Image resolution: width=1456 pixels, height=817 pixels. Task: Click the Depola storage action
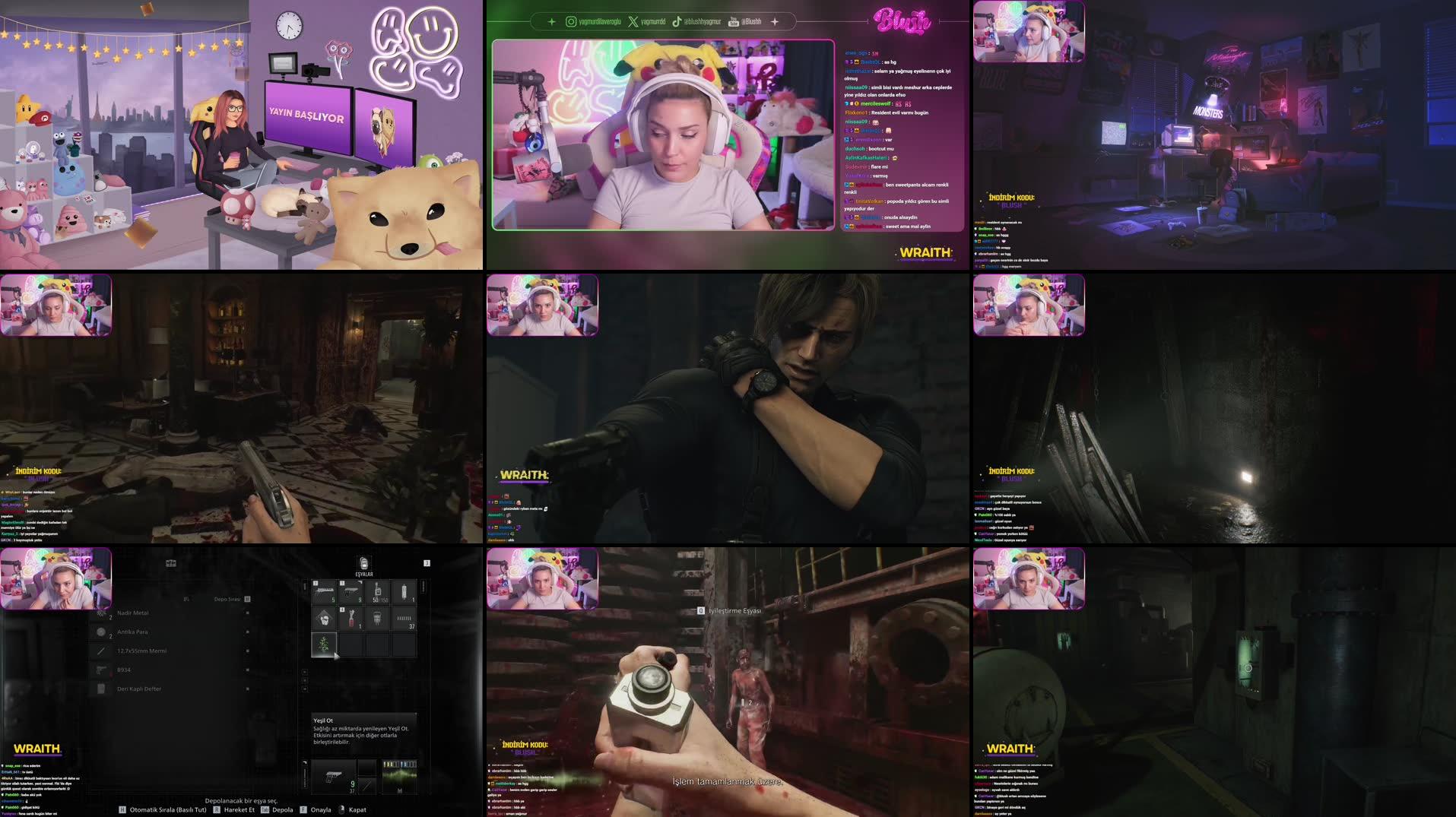[282, 809]
